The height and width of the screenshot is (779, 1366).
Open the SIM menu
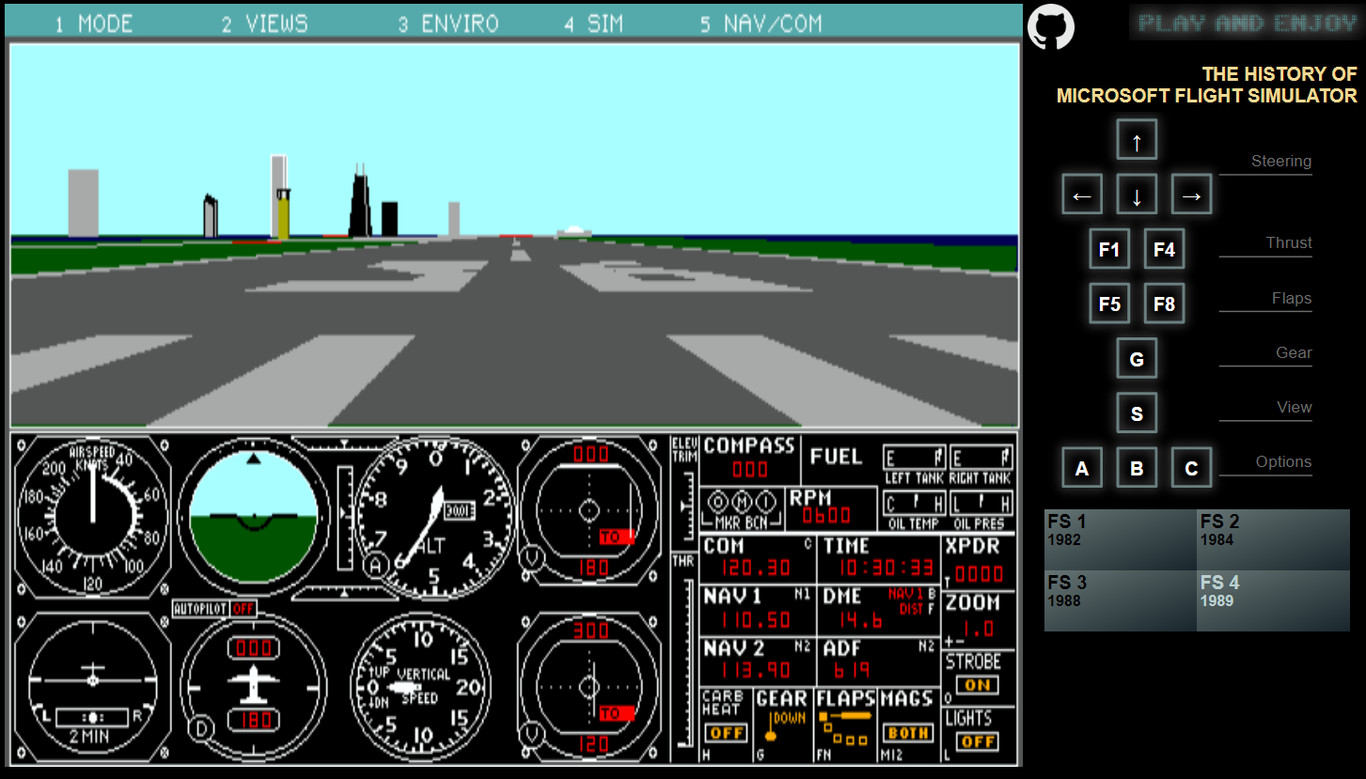[593, 24]
